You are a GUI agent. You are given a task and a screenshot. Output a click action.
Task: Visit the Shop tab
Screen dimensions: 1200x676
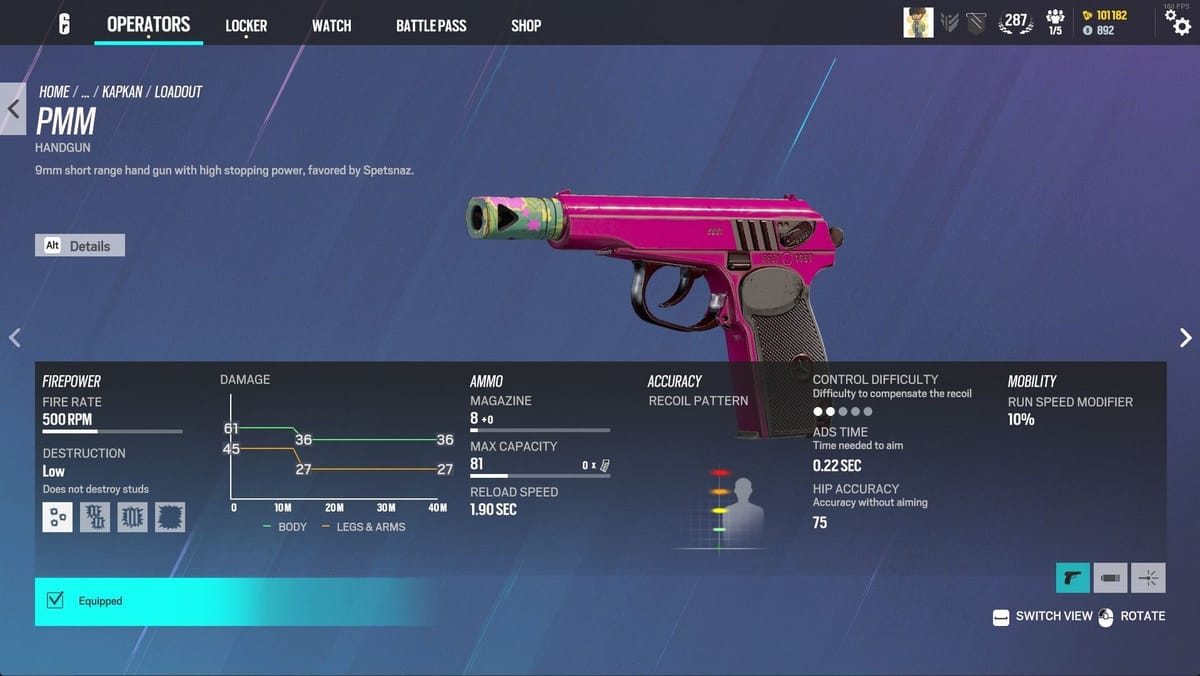point(526,26)
